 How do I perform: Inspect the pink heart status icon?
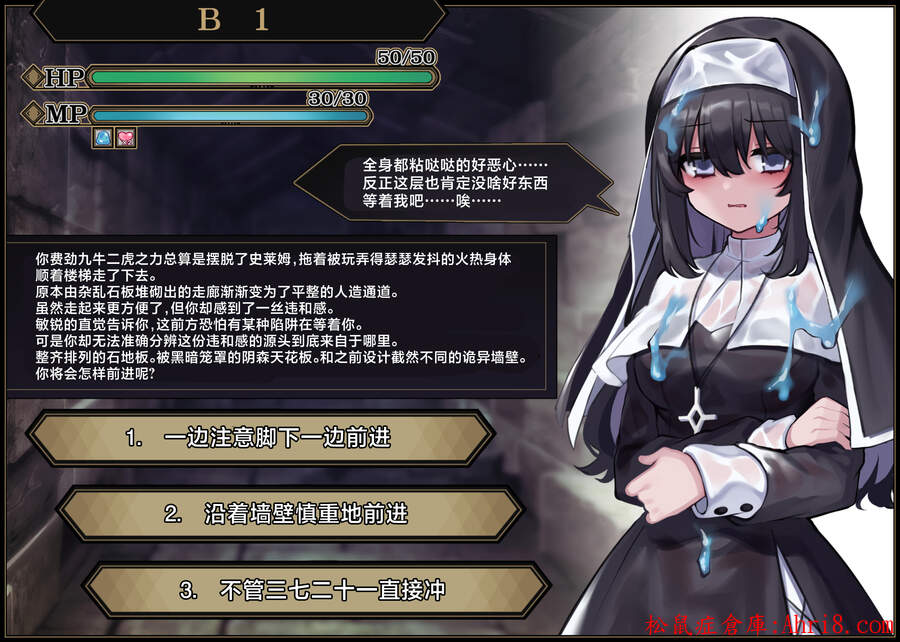click(x=125, y=138)
